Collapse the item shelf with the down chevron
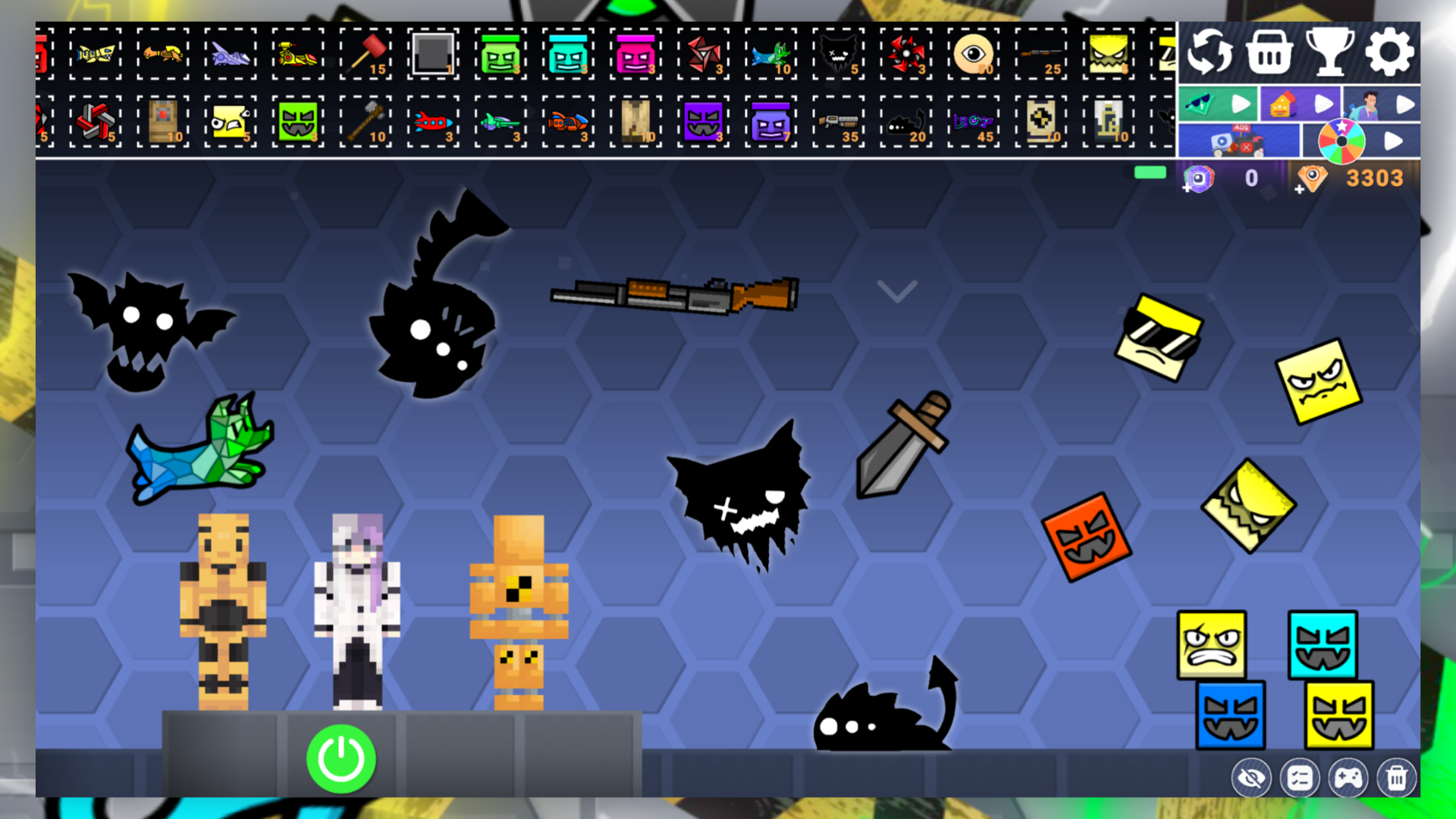This screenshot has height=819, width=1456. tap(898, 292)
